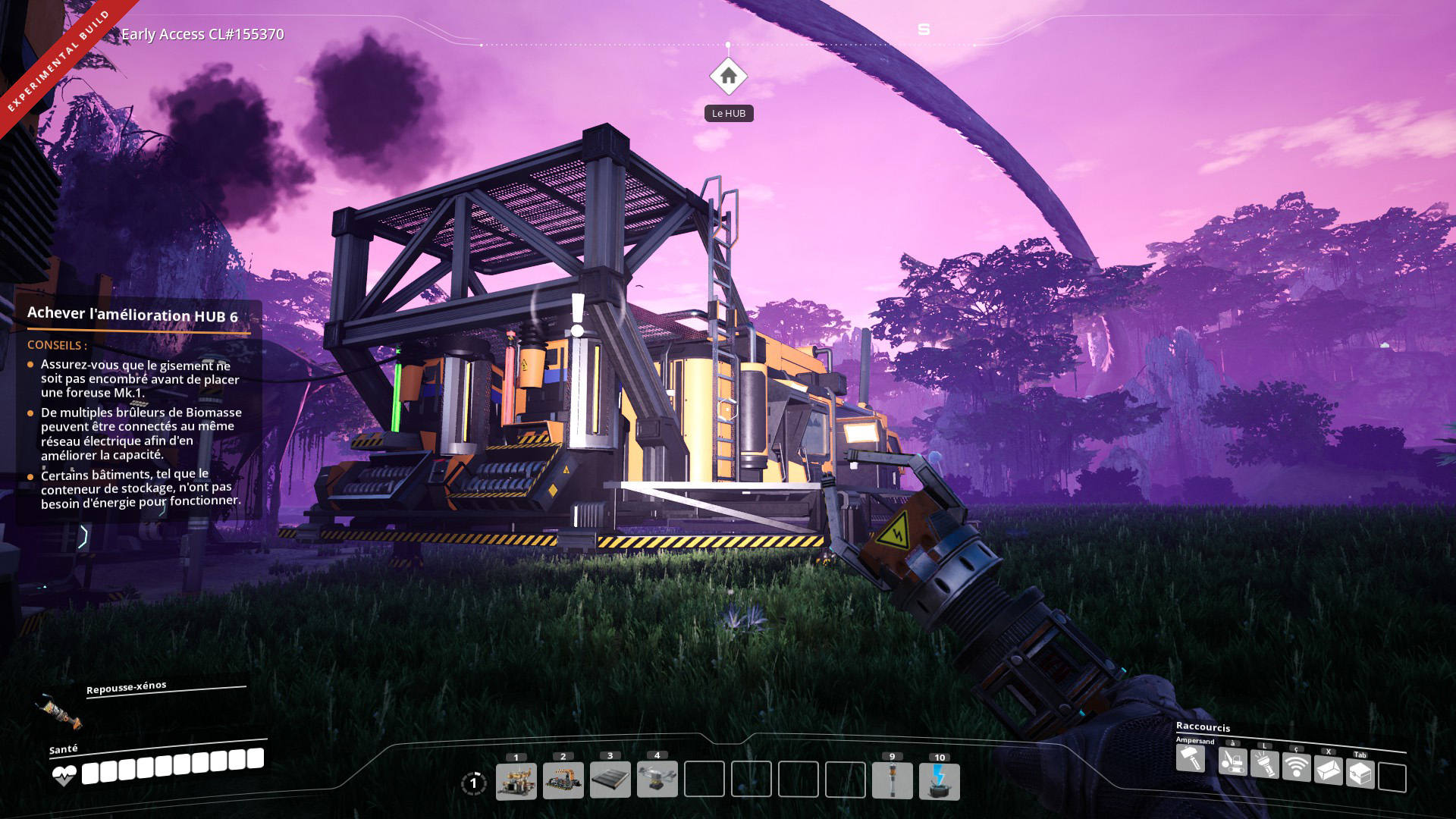Open the build menu hammer shortcut
The width and height of the screenshot is (1456, 819).
(1191, 758)
